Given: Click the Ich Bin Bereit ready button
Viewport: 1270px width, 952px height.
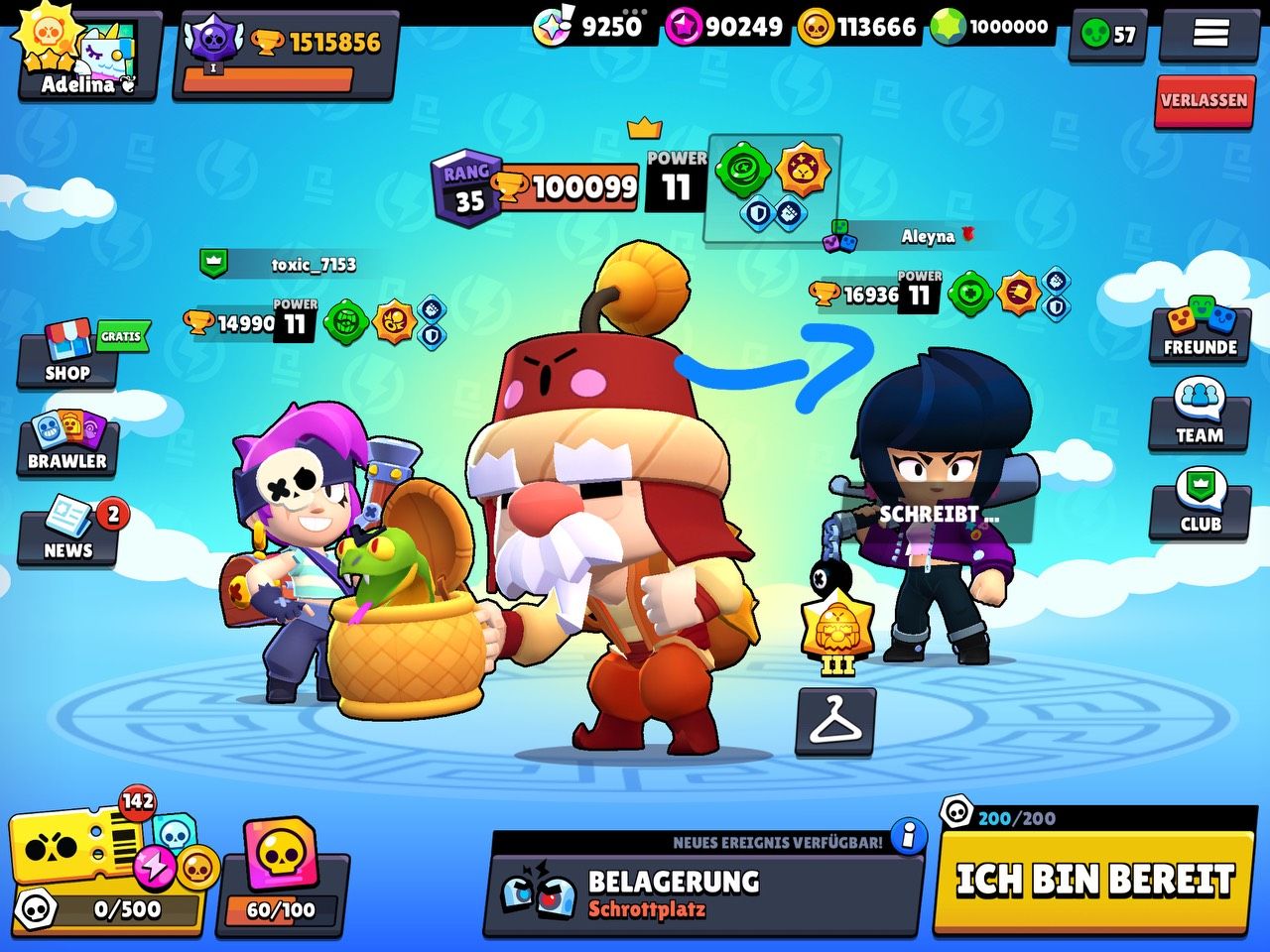Looking at the screenshot, I should pyautogui.click(x=1094, y=879).
